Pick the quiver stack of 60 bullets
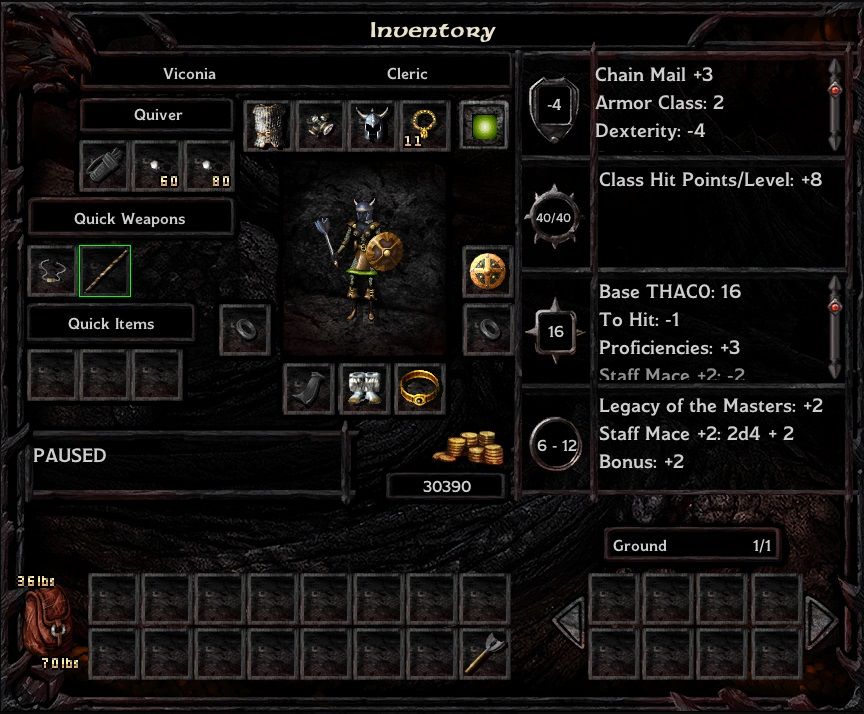The height and width of the screenshot is (714, 864). coord(158,166)
